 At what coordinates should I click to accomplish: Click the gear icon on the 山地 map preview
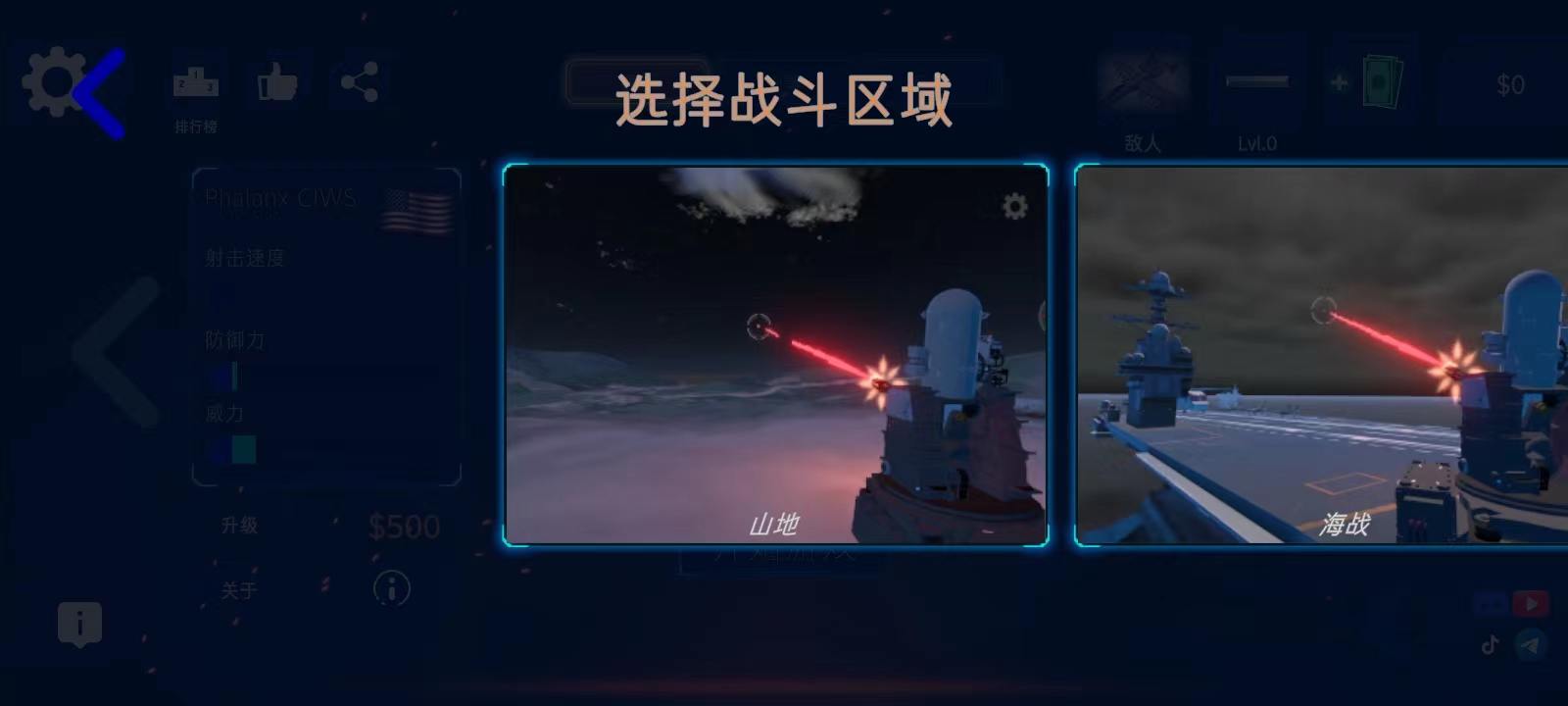[x=1014, y=205]
